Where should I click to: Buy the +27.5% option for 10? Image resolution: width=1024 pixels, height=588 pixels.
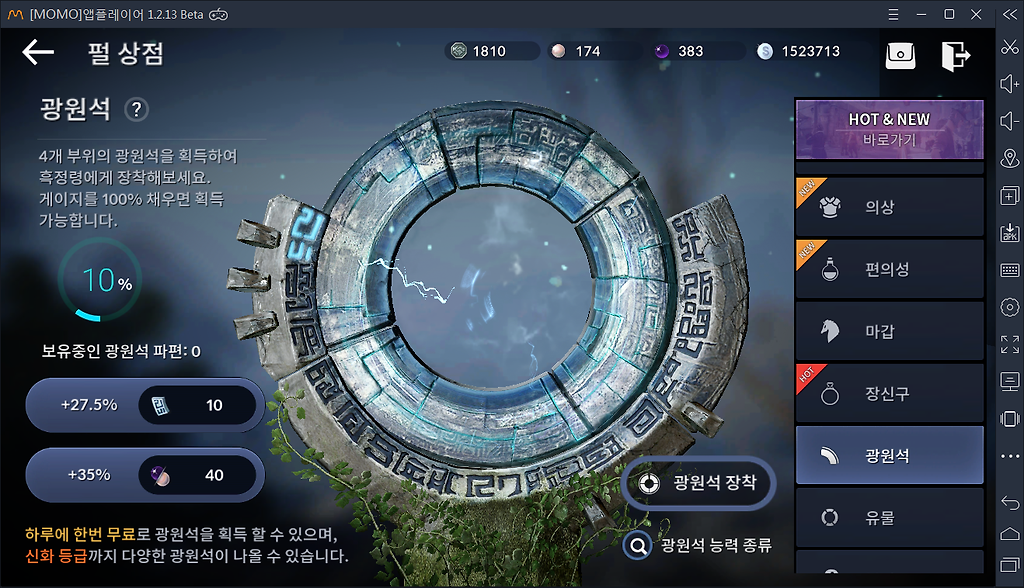click(x=145, y=405)
